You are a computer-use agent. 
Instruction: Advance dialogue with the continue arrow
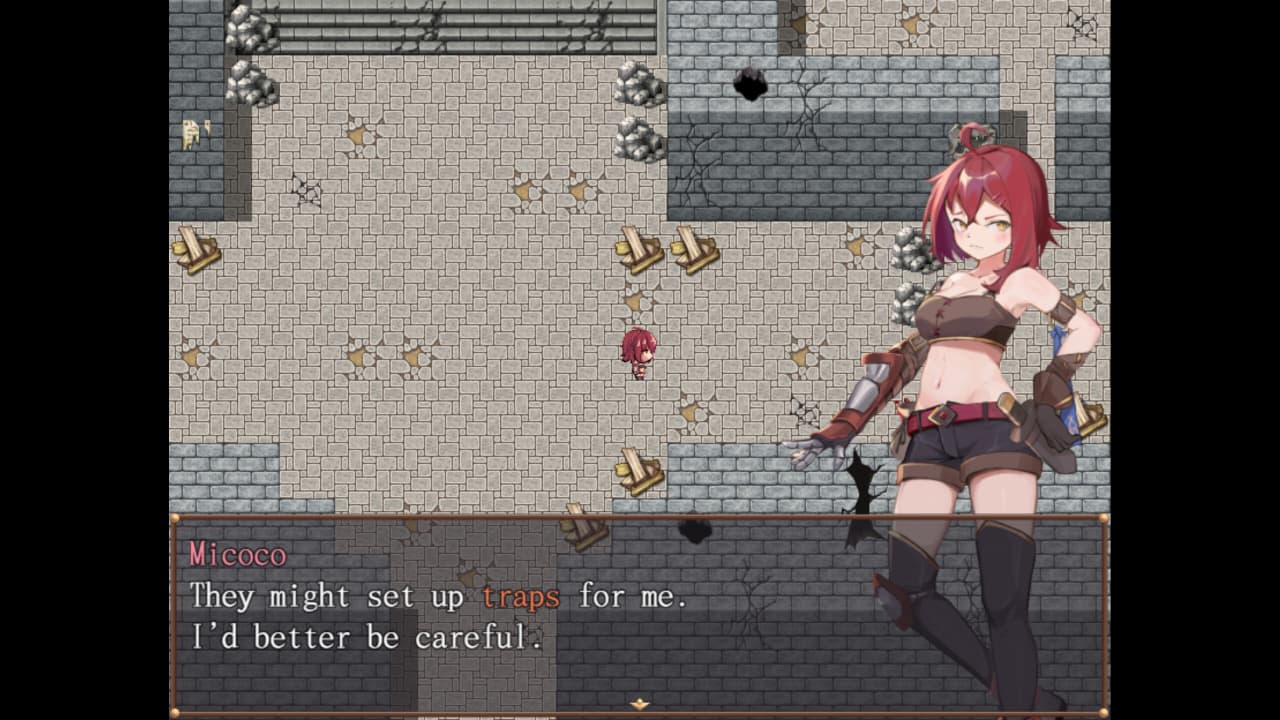pyautogui.click(x=639, y=704)
